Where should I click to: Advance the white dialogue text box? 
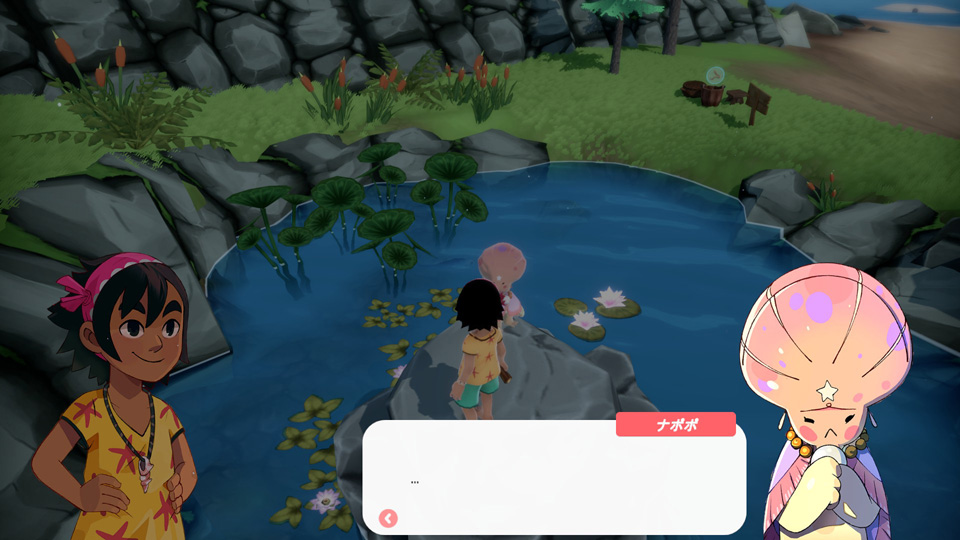(555, 478)
